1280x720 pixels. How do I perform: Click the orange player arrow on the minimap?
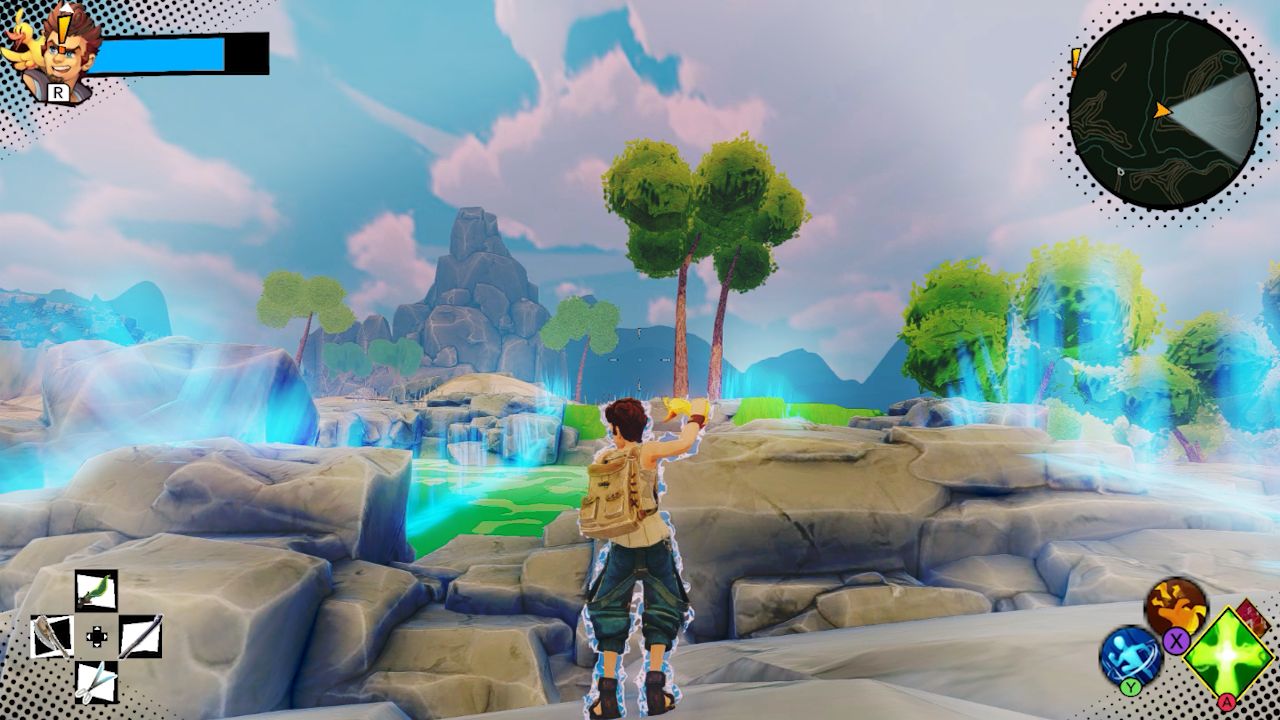point(1162,110)
